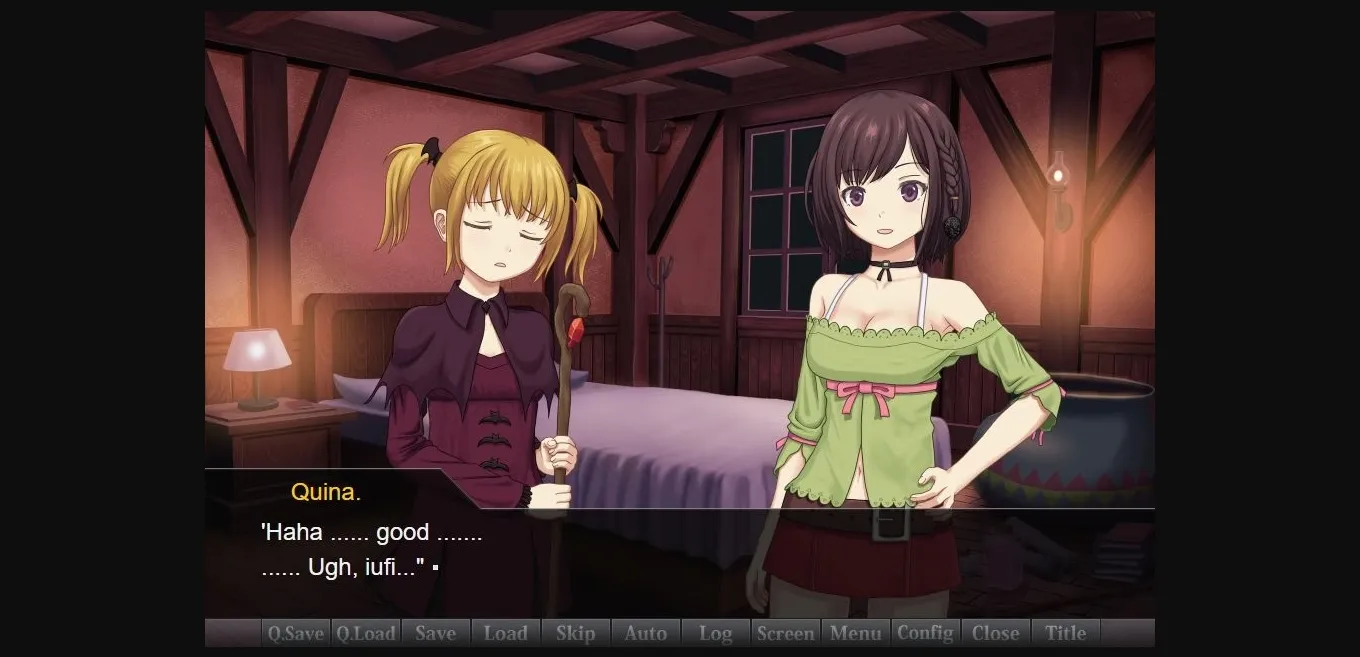This screenshot has height=657, width=1360.
Task: Hide the message window with Close
Action: (995, 633)
